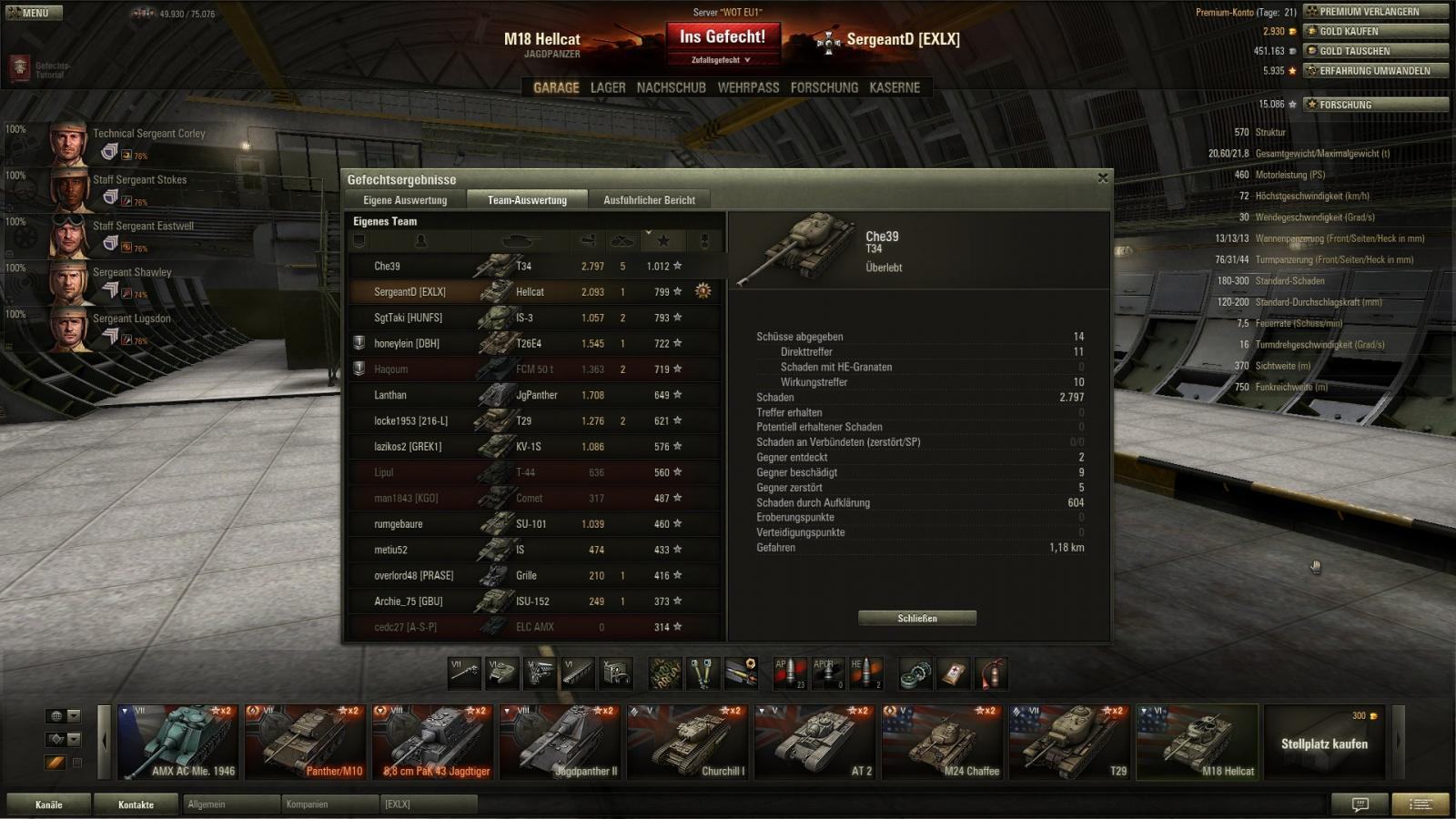
Task: Close the Gefechtsergebnisse window
Action: pyautogui.click(x=1103, y=178)
